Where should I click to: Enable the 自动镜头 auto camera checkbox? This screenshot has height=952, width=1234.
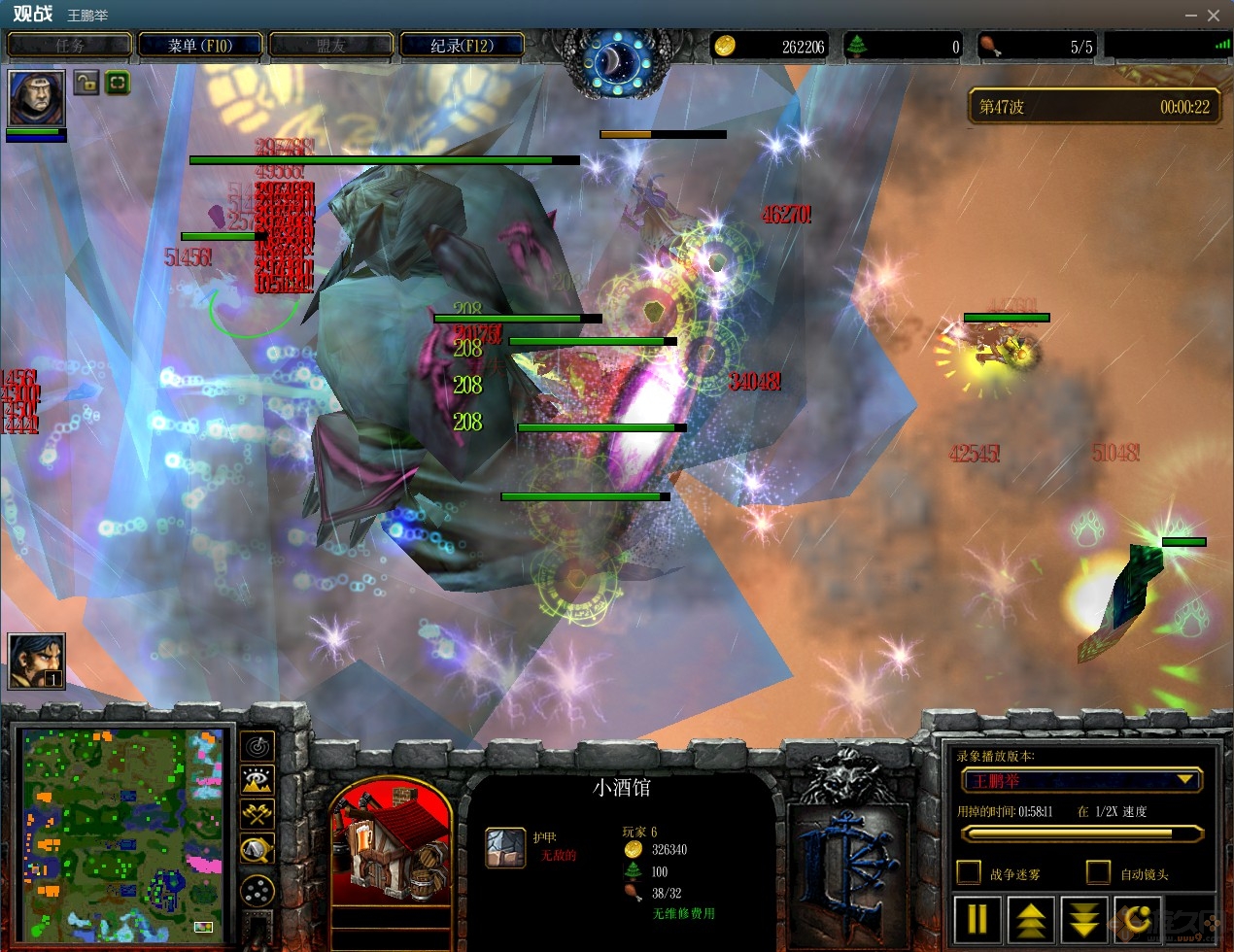click(x=1098, y=872)
